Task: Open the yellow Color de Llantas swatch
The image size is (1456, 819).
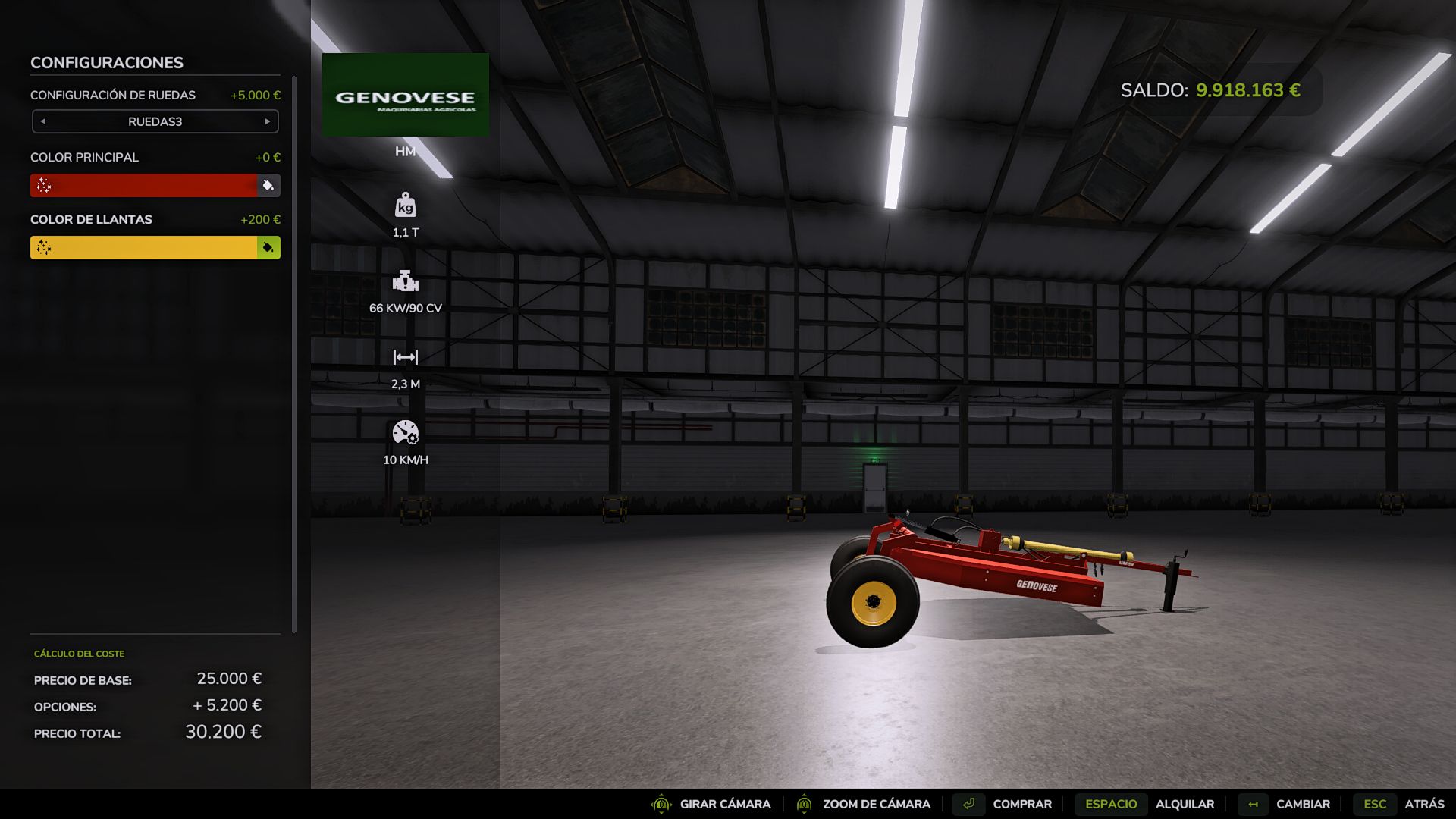Action: 144,248
